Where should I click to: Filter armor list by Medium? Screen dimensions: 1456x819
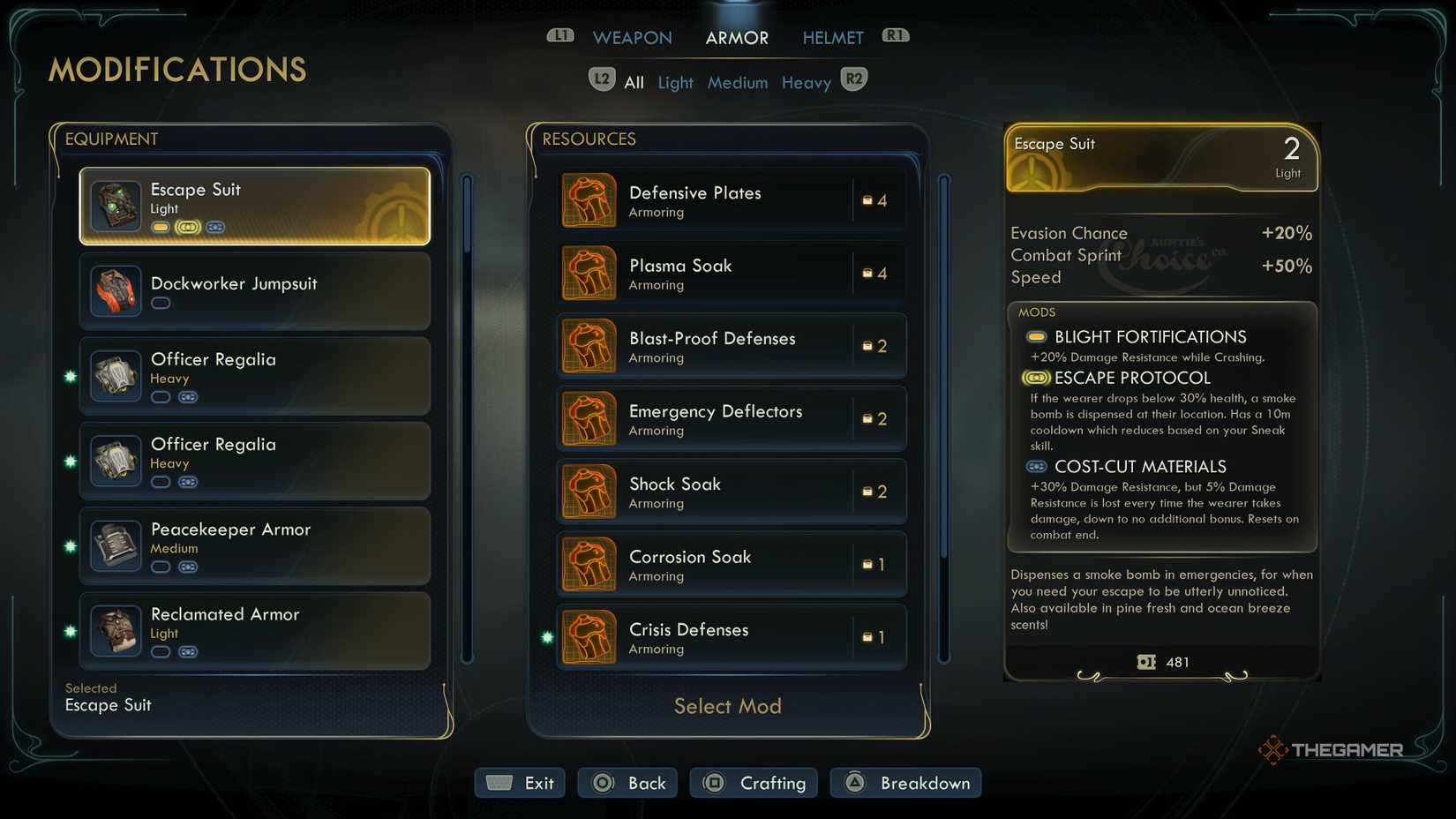pyautogui.click(x=738, y=82)
